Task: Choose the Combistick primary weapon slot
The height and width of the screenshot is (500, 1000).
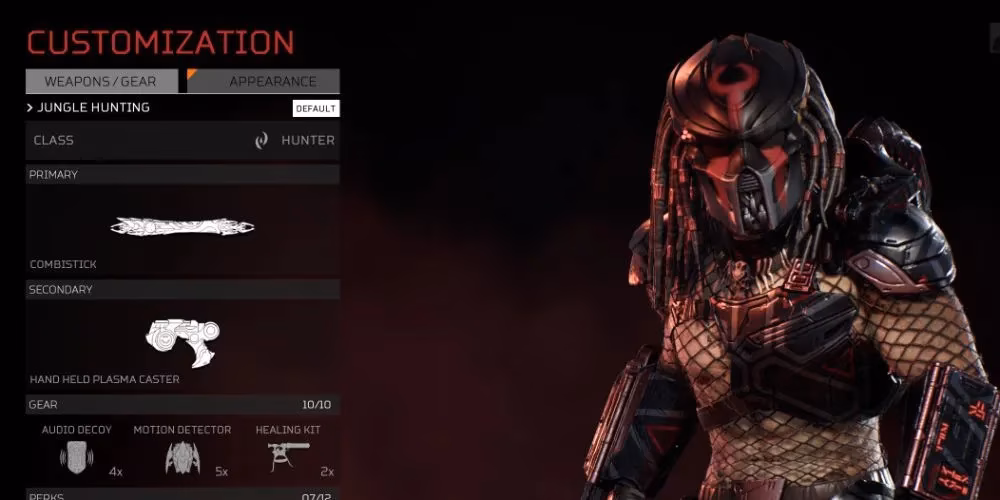Action: pyautogui.click(x=182, y=228)
